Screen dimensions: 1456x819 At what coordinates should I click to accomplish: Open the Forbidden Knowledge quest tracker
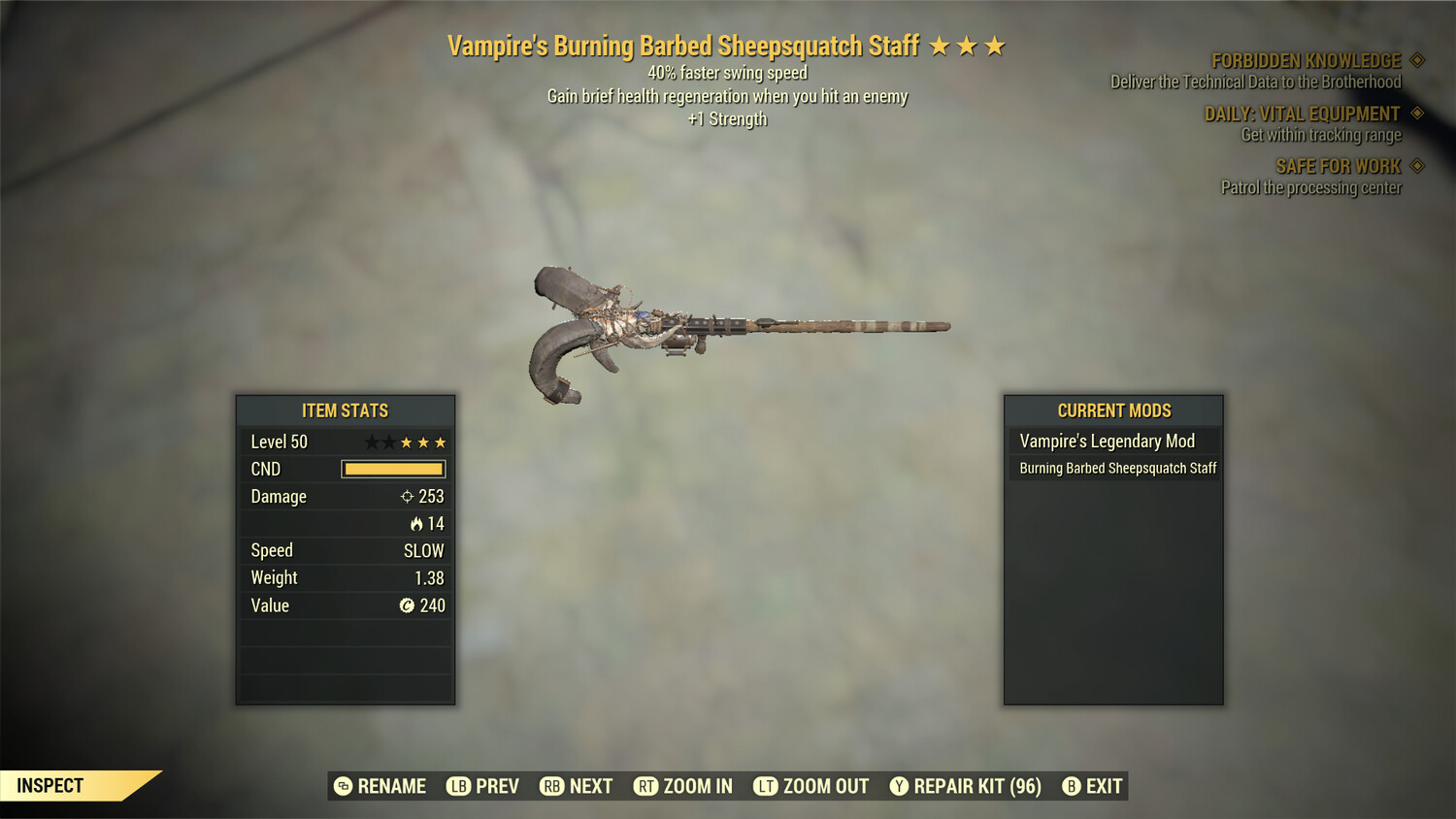[1306, 61]
